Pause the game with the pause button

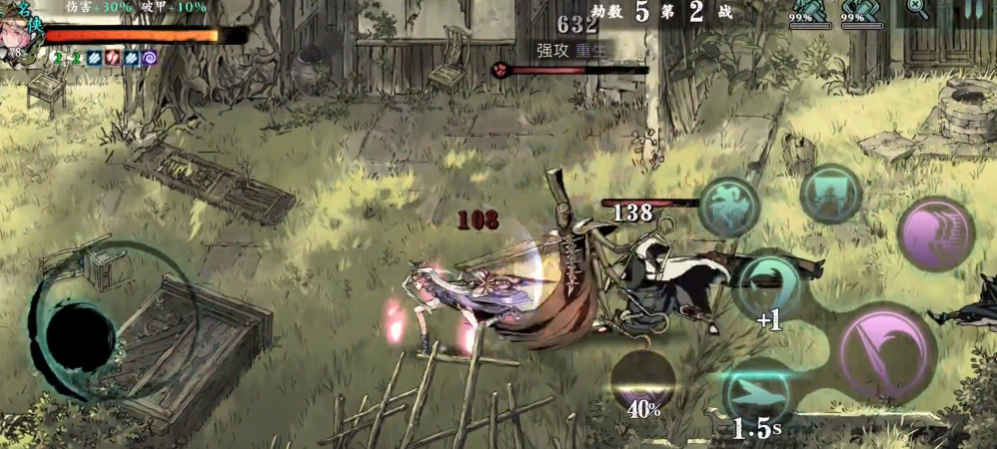972,11
